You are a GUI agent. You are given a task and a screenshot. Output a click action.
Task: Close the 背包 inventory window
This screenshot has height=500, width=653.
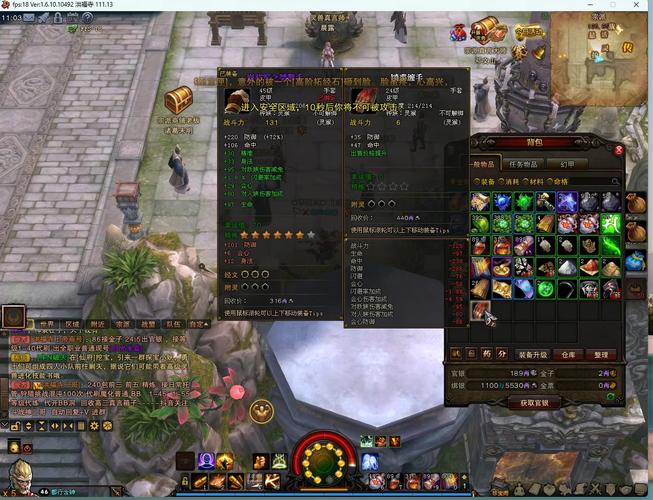[619, 150]
